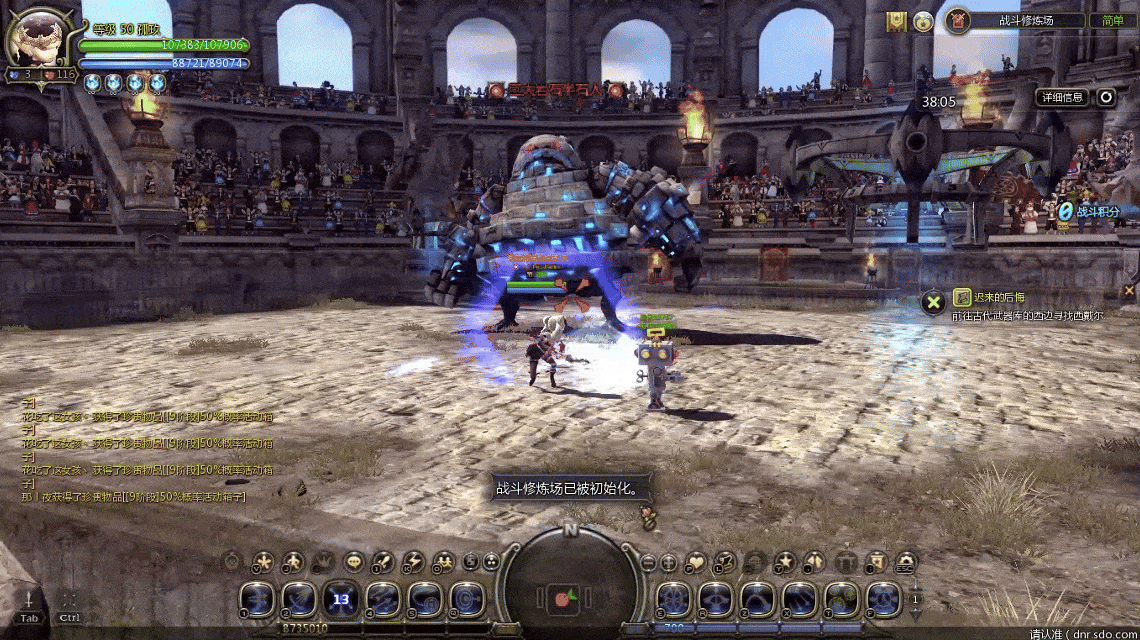Image resolution: width=1140 pixels, height=640 pixels.
Task: Use the skill in hotbar slot 1
Action: tap(257, 599)
